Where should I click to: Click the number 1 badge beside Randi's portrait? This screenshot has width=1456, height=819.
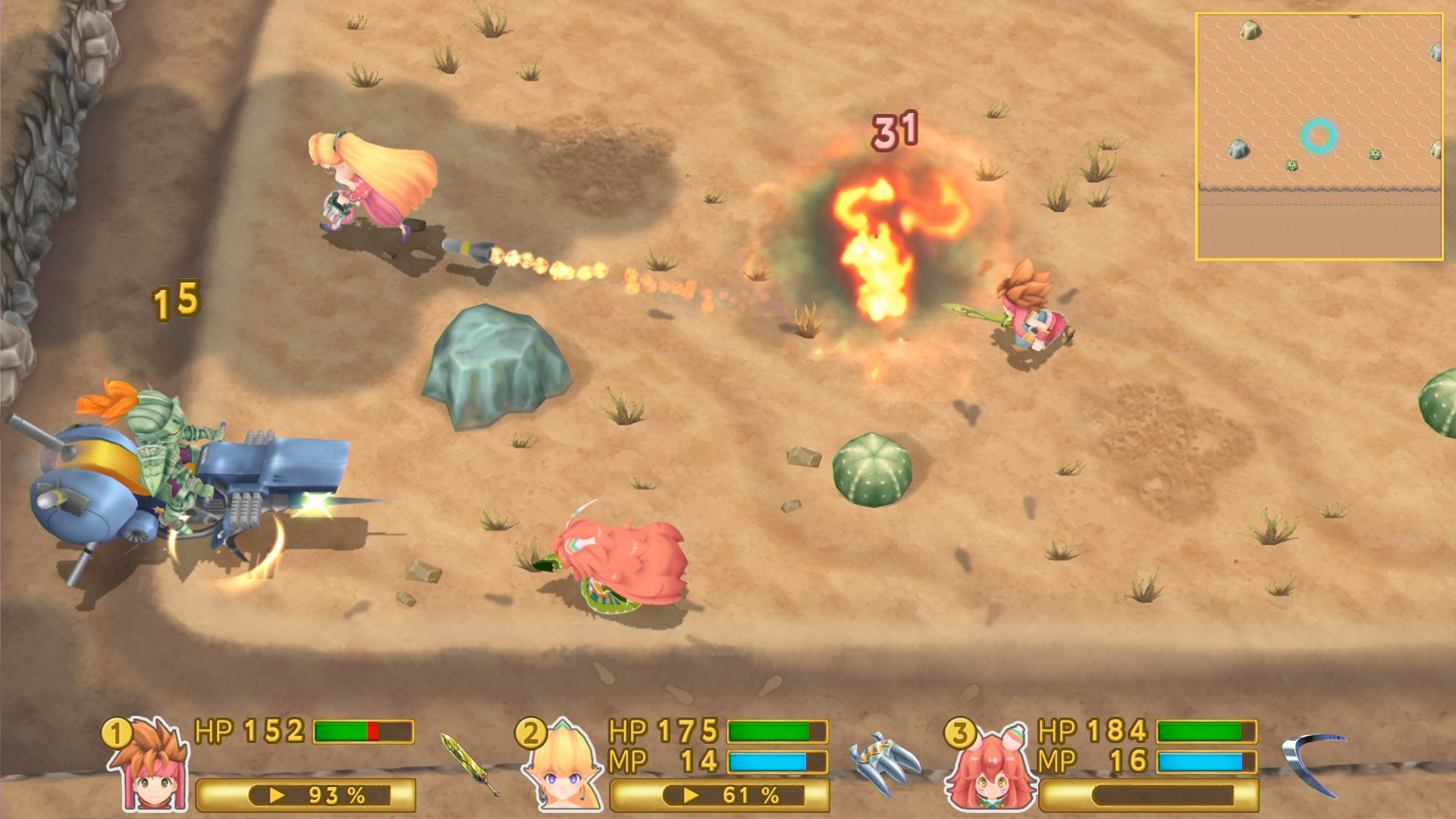click(x=116, y=734)
